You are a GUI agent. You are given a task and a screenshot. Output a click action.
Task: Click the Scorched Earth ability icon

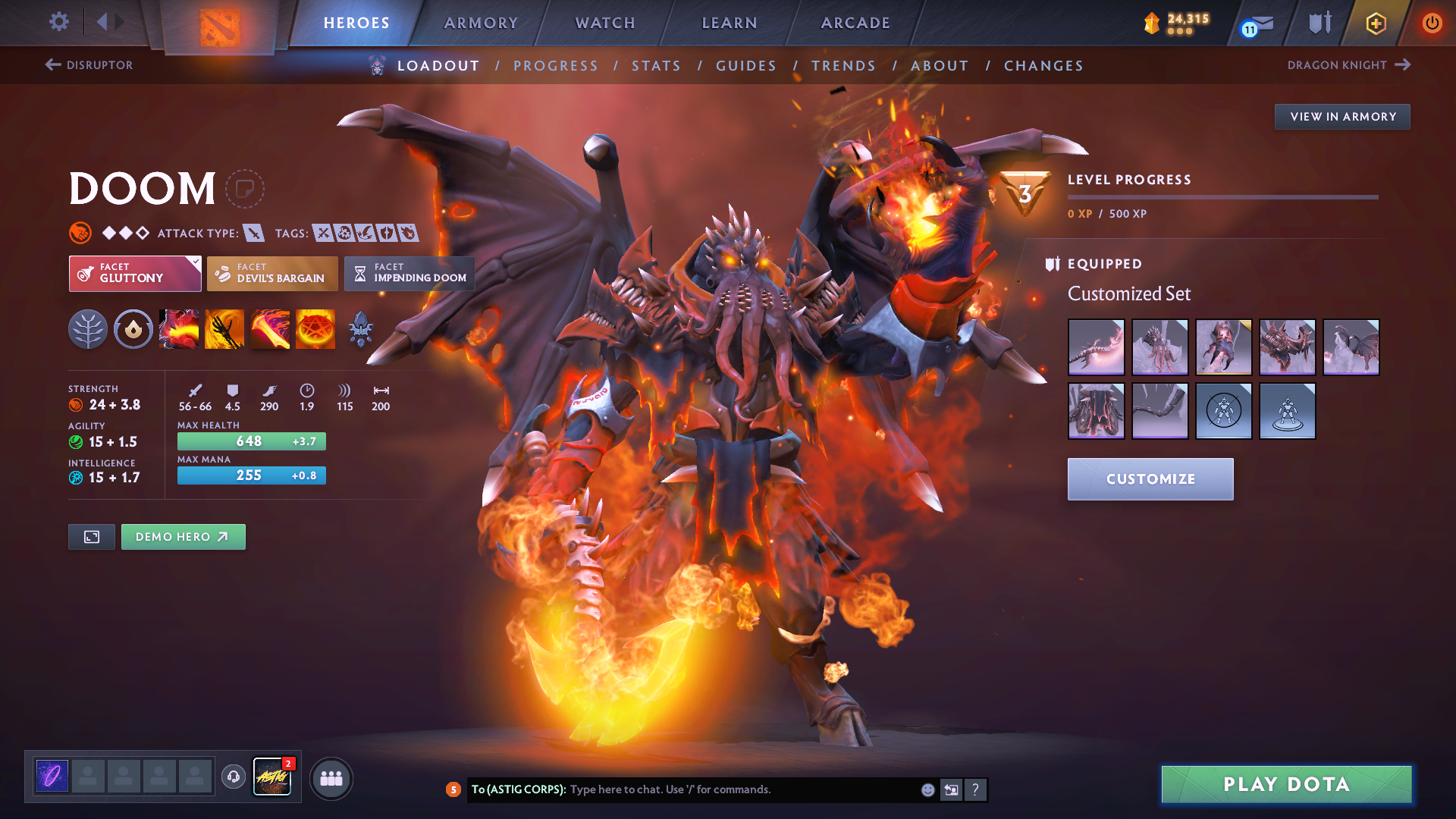tap(224, 329)
